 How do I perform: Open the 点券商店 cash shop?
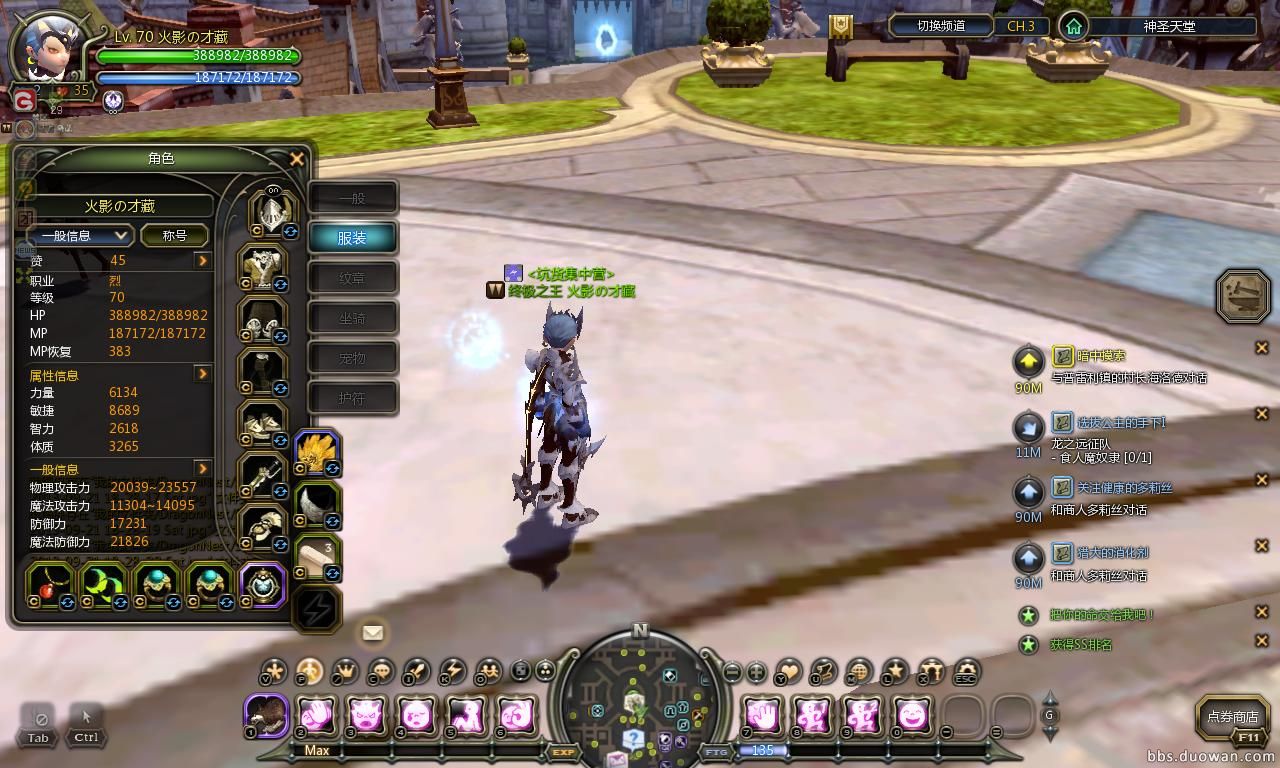coord(1232,716)
